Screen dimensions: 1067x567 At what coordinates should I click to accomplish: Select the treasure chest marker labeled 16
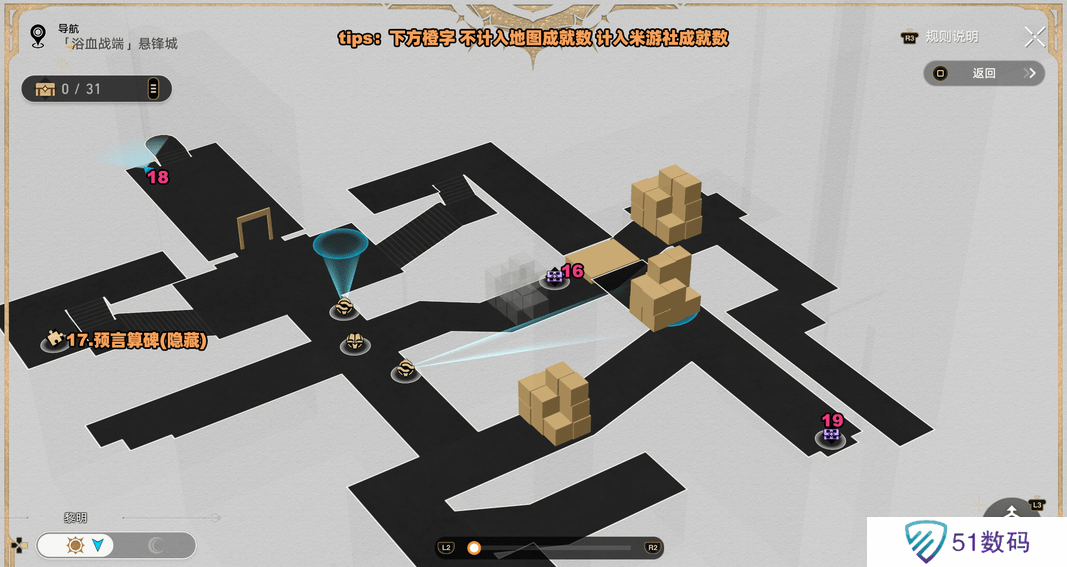click(555, 277)
